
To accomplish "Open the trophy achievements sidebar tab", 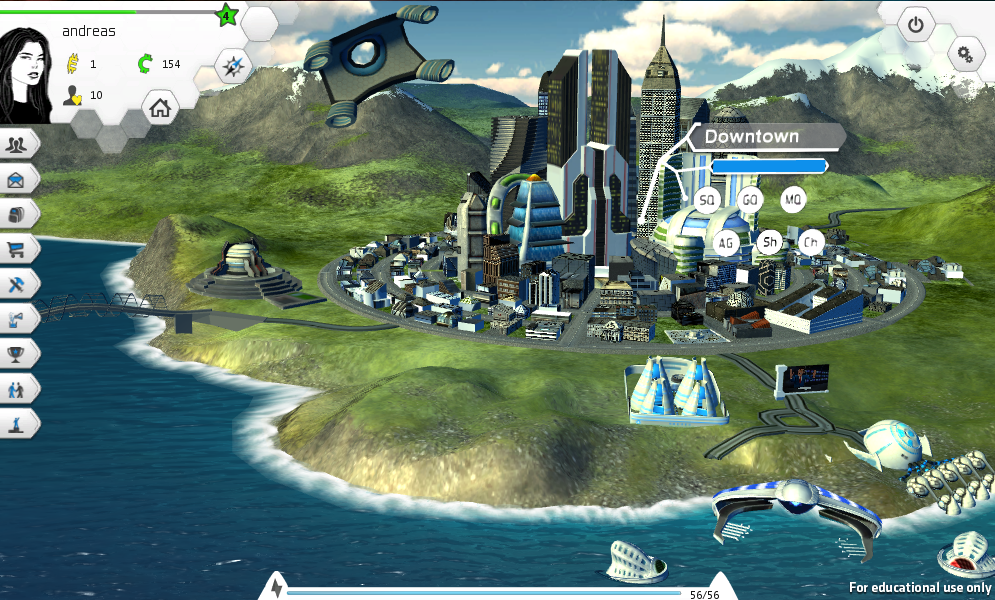I will coord(18,353).
